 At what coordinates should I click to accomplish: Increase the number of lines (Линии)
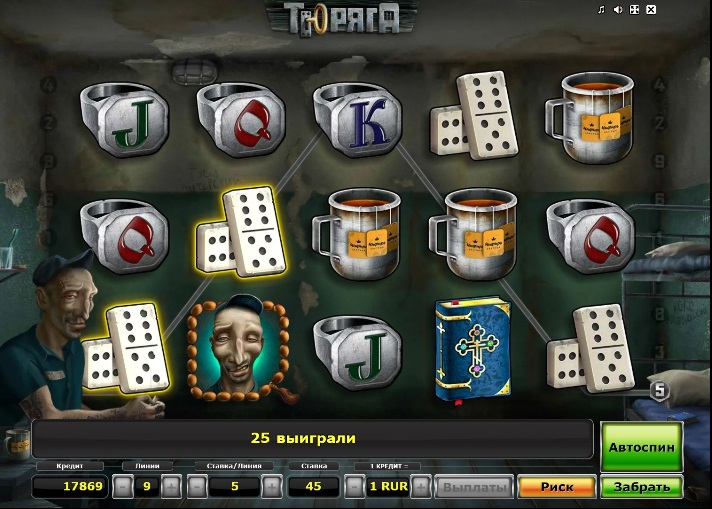click(x=171, y=487)
